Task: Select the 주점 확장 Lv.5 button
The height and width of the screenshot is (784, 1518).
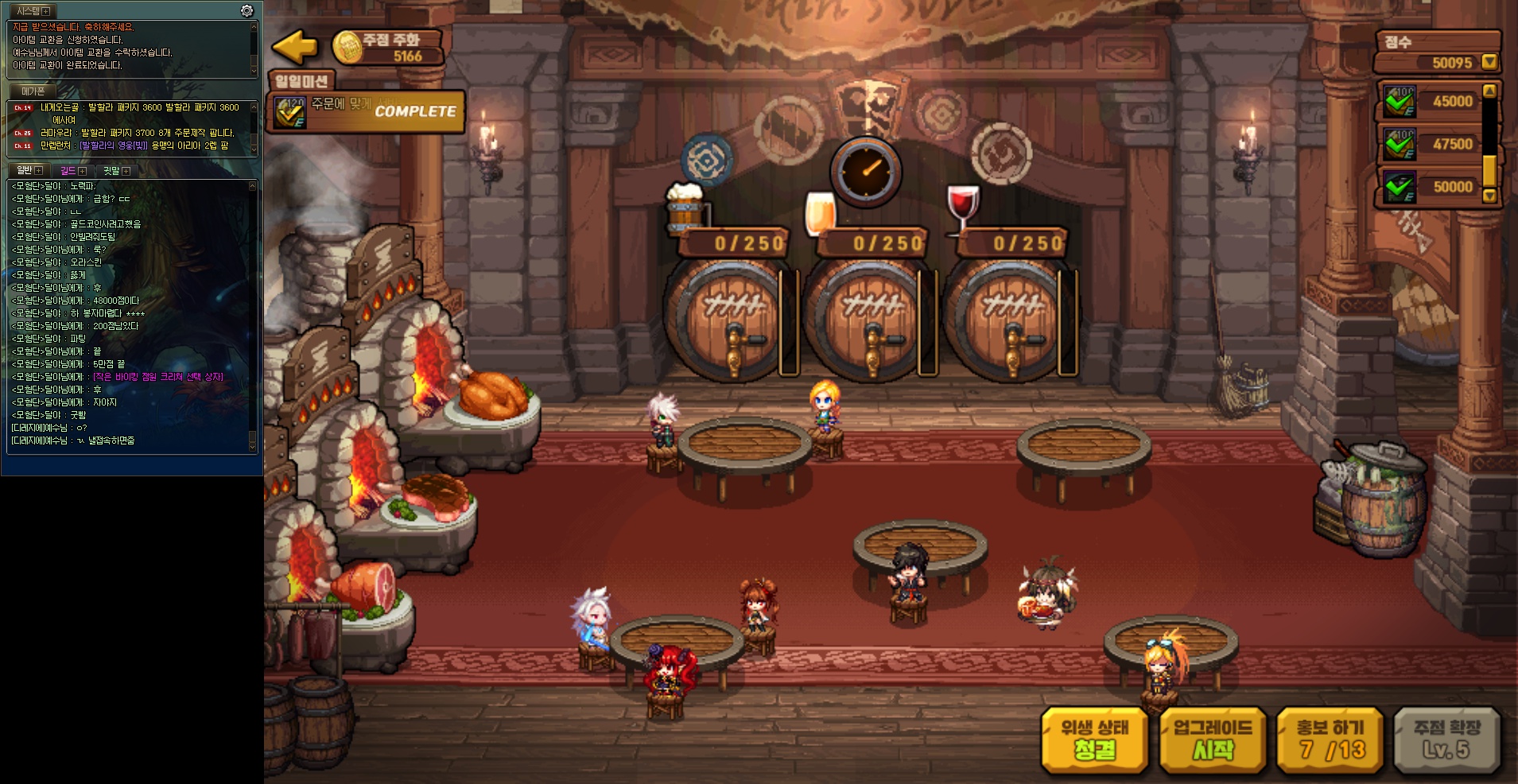Action: pos(1446,739)
